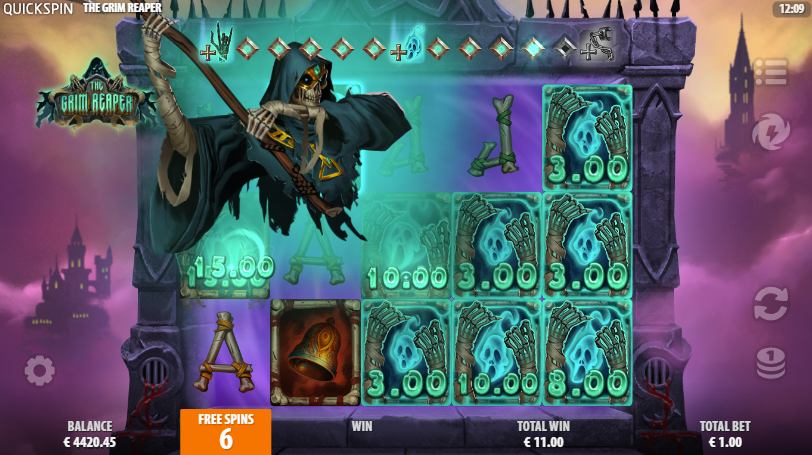Open the paytable list menu
The height and width of the screenshot is (455, 812).
coord(770,72)
